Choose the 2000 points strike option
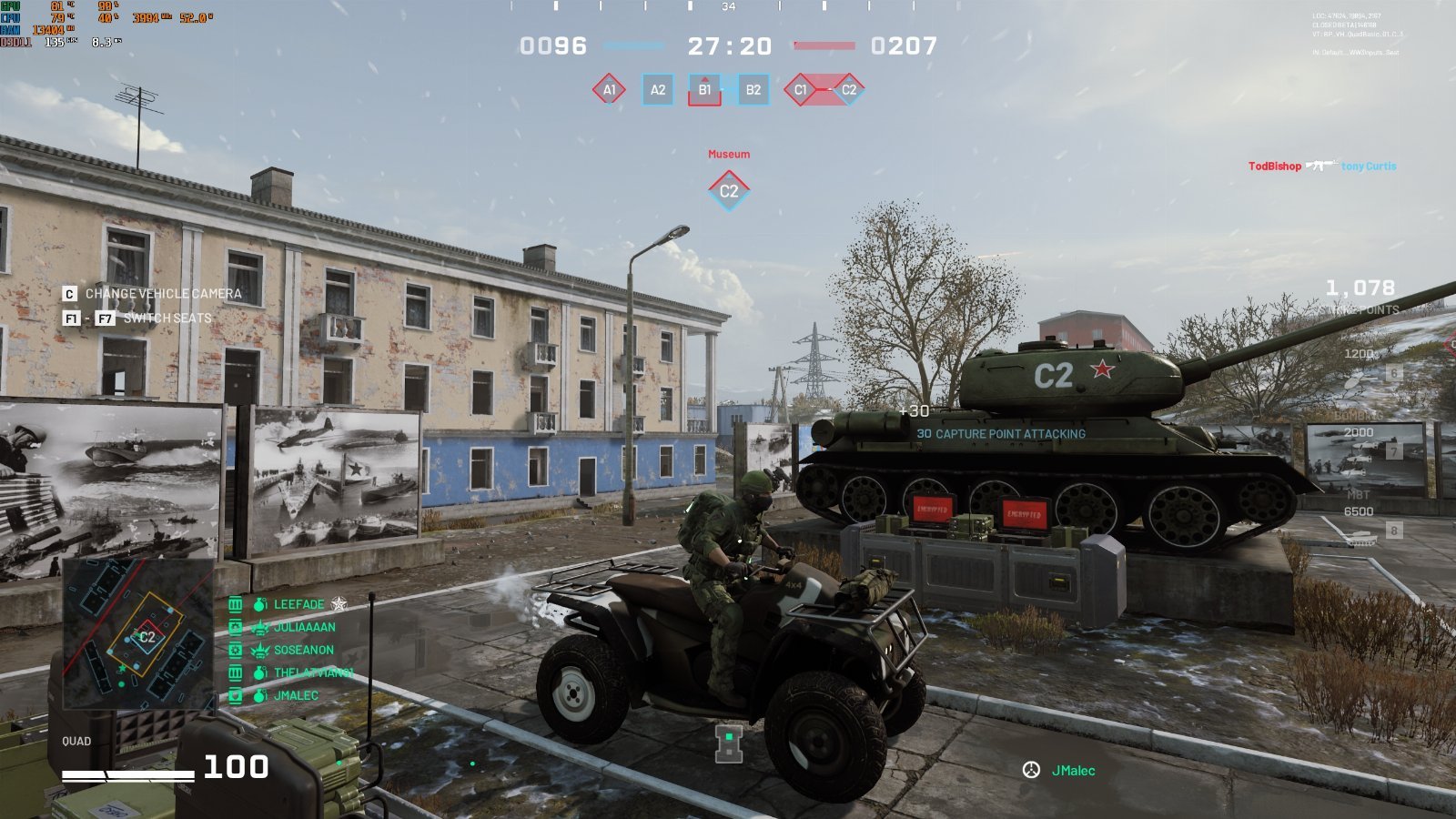Screen dimensions: 1456x819 [x=1359, y=432]
